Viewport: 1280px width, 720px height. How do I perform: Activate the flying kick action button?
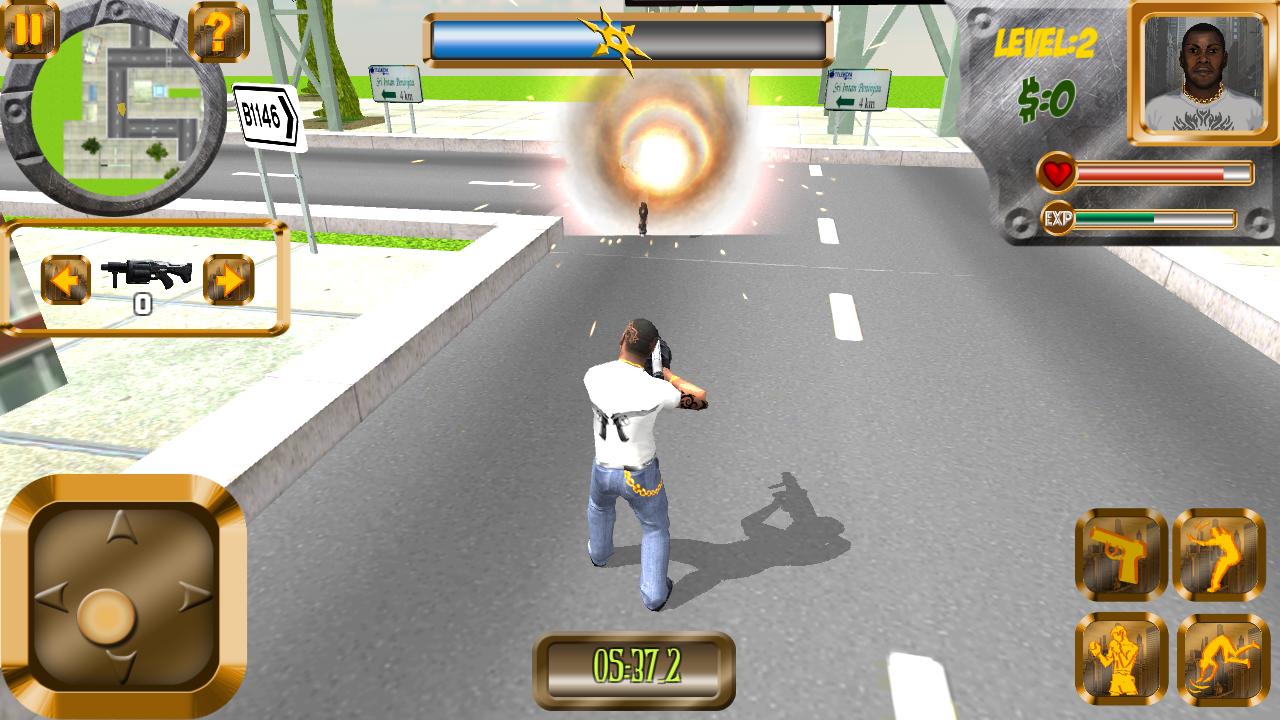1222,658
